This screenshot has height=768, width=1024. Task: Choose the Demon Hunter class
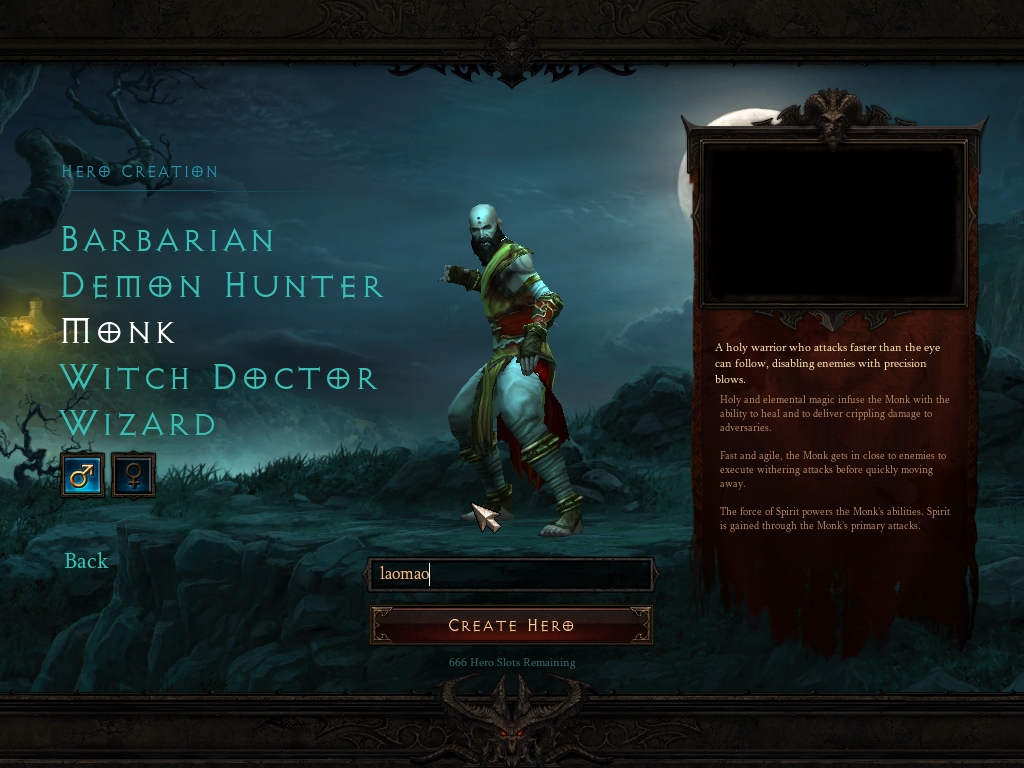tap(222, 286)
